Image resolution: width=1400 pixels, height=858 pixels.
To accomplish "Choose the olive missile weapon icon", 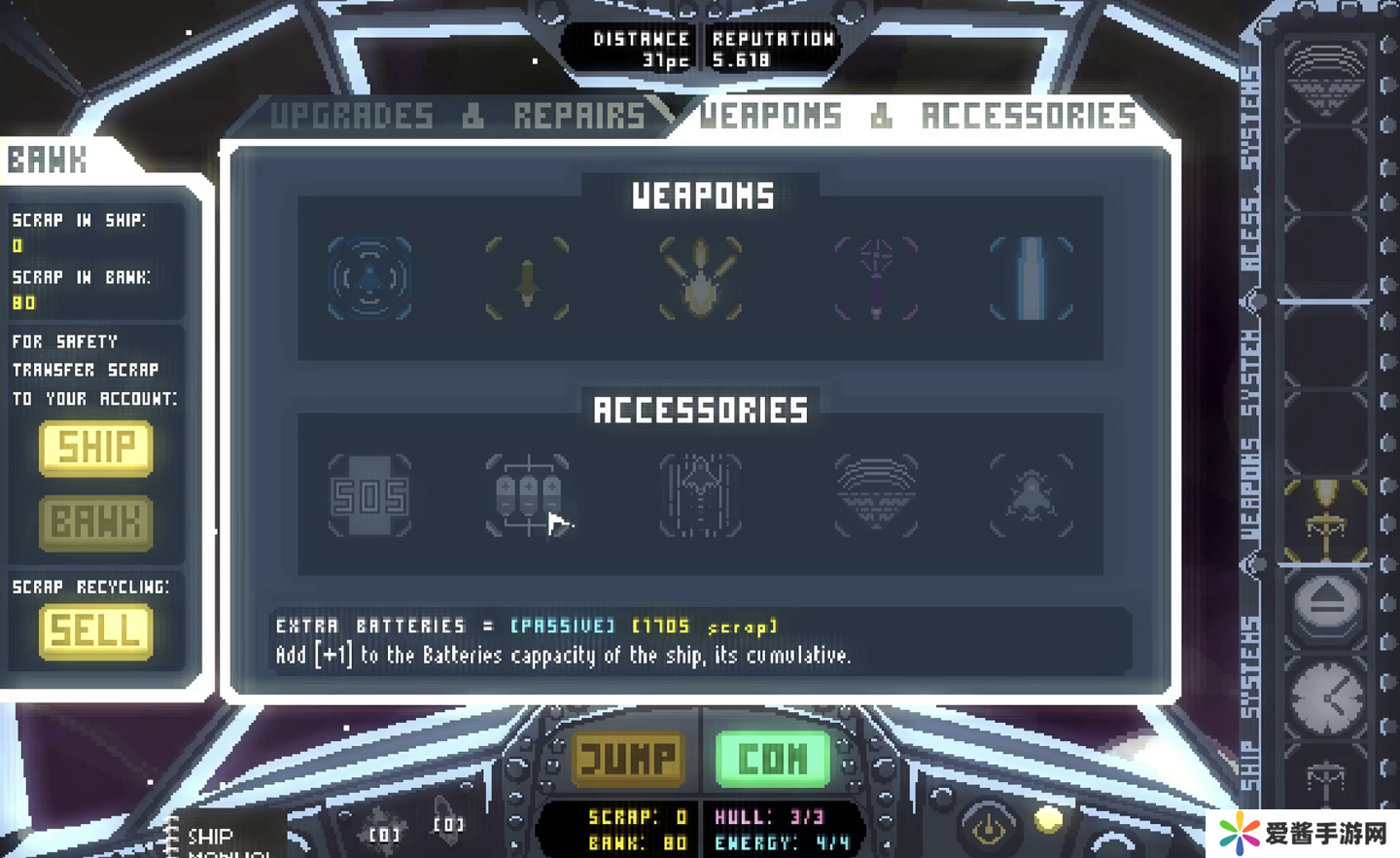I will click(527, 279).
